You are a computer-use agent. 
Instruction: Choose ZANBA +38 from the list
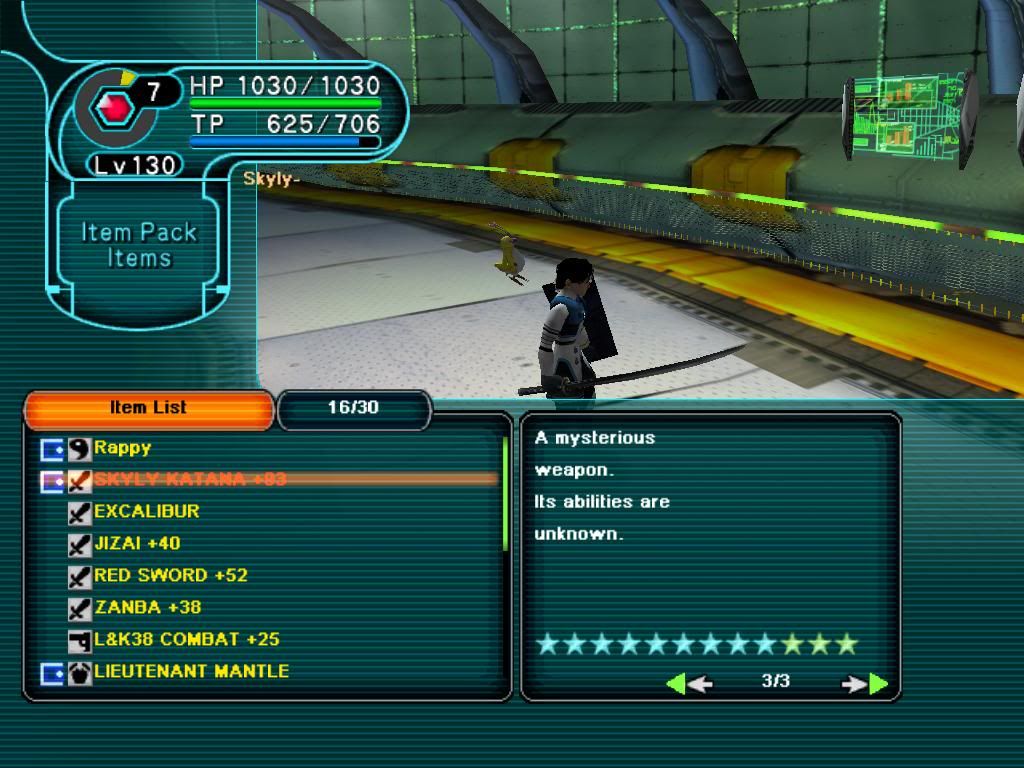point(147,607)
